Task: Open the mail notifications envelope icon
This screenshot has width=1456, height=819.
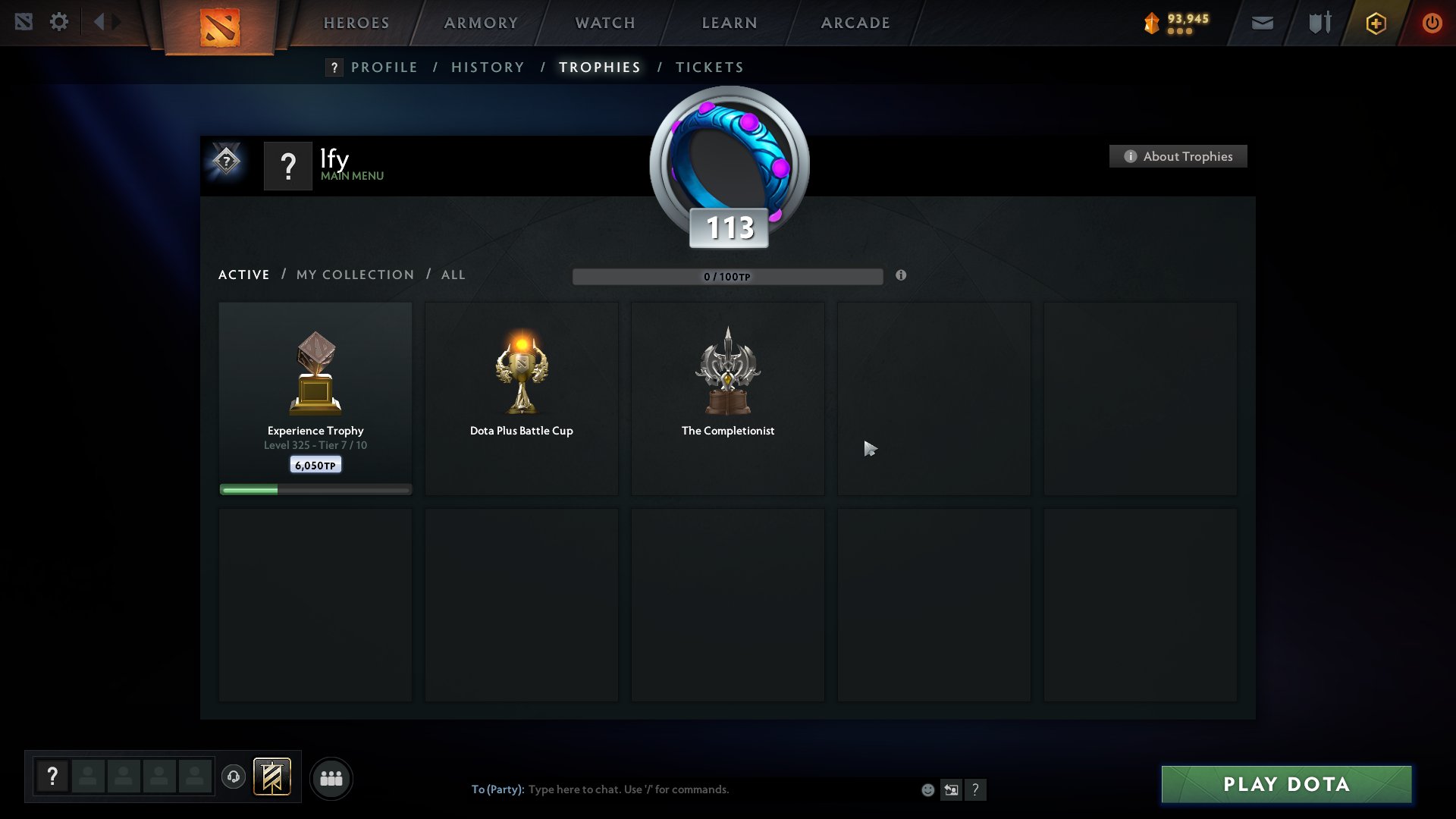Action: (1261, 23)
